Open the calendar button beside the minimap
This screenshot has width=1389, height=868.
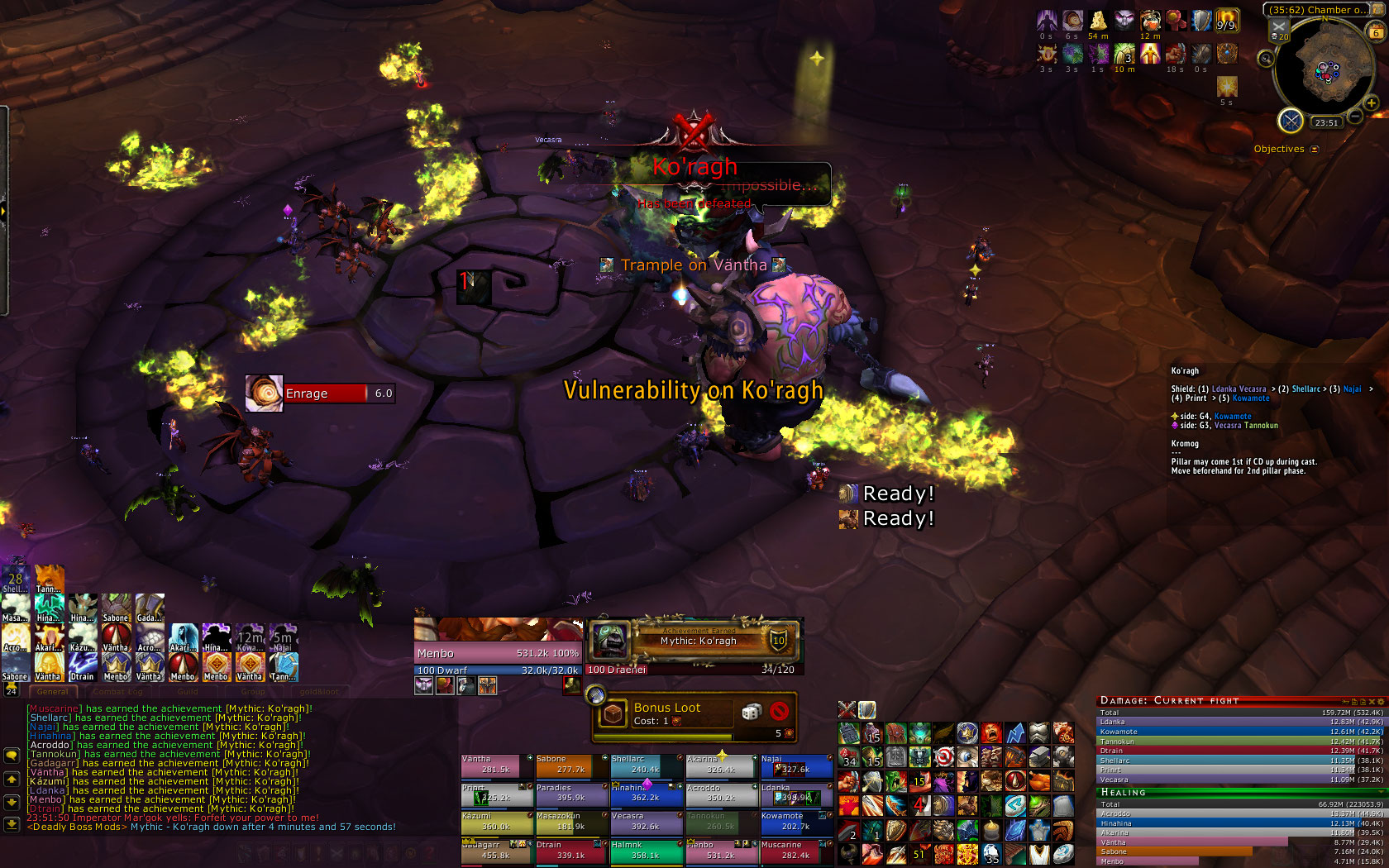click(1376, 32)
